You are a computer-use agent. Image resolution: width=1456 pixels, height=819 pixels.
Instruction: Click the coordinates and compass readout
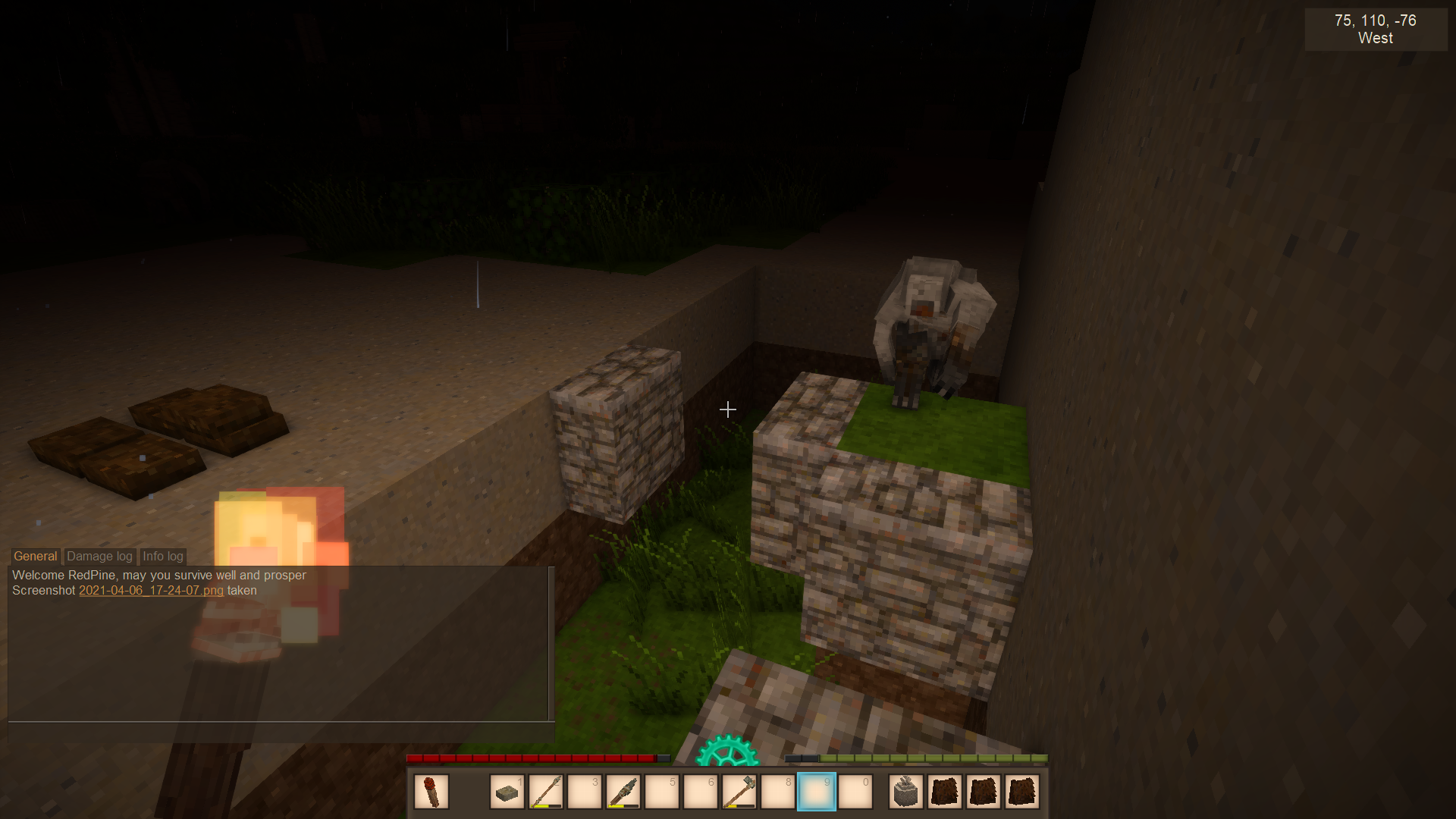(x=1376, y=30)
